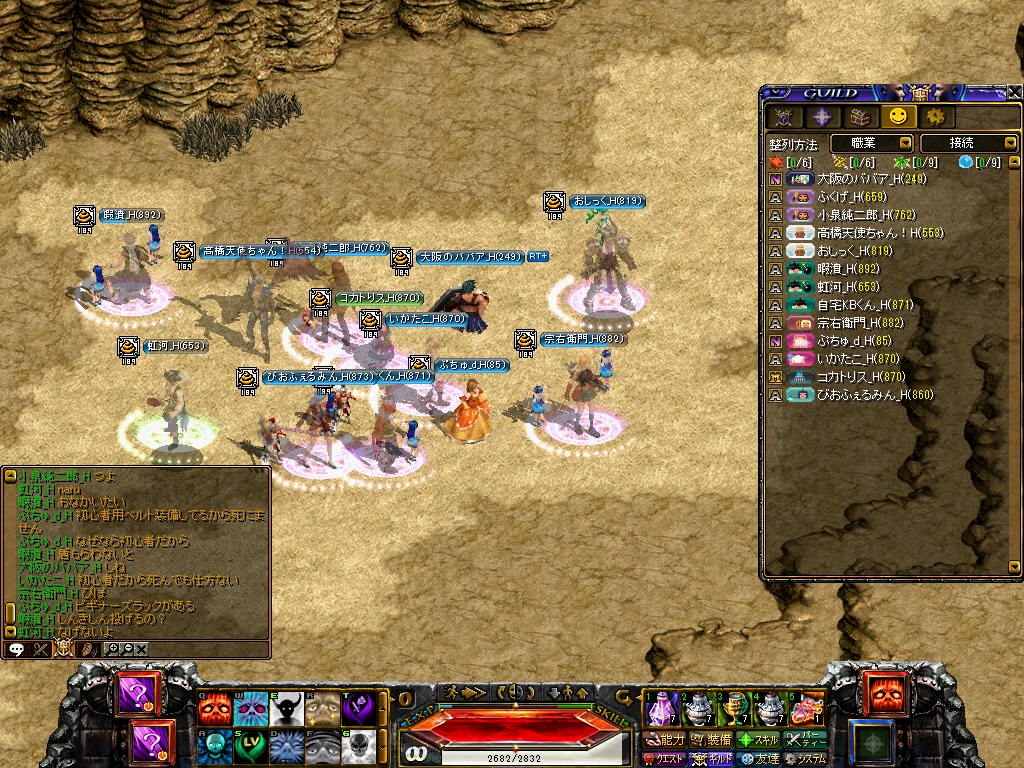Select the gear settings guild tab
The height and width of the screenshot is (768, 1024).
934,117
